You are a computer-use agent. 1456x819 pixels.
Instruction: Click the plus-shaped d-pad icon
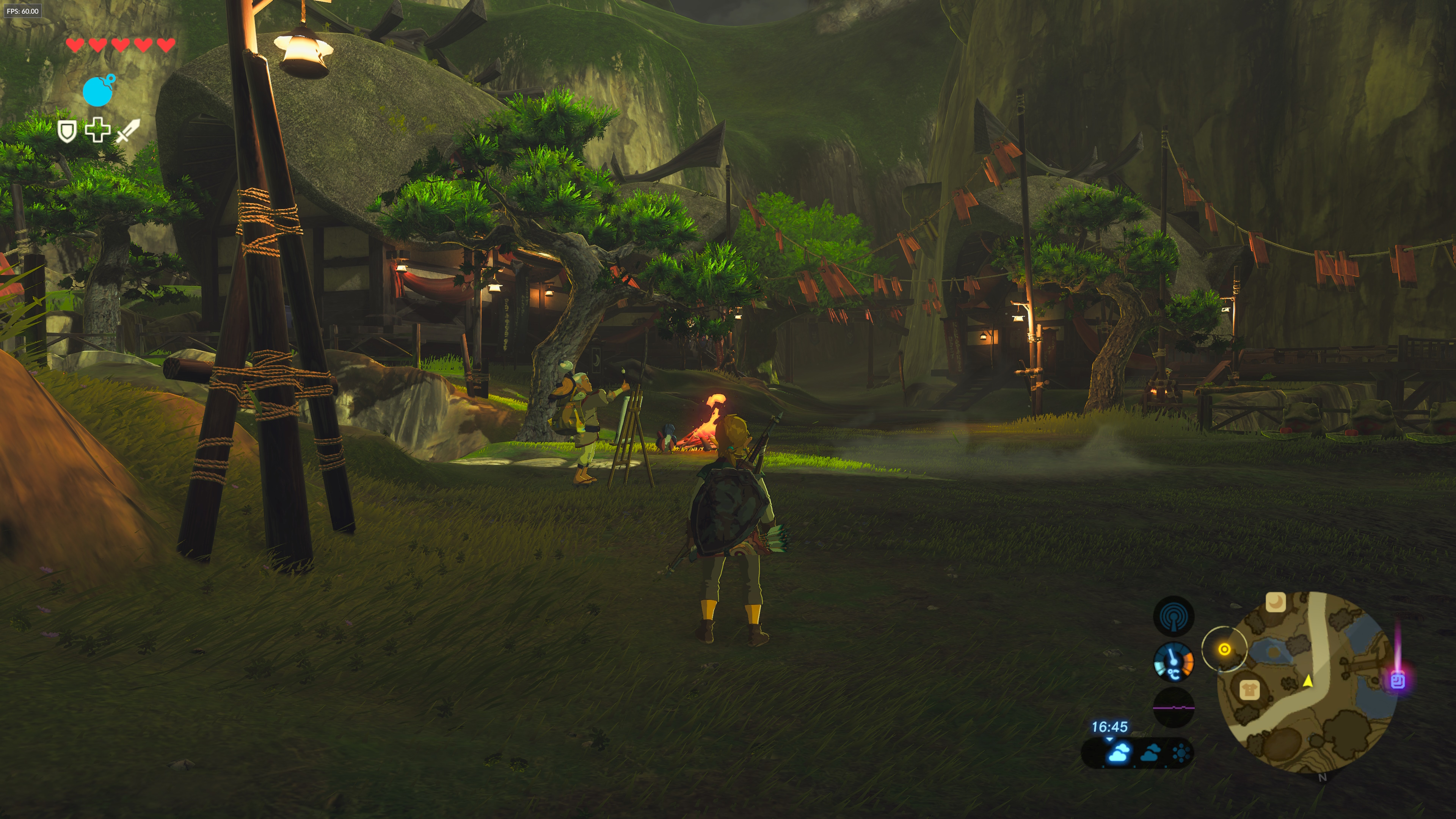[97, 130]
